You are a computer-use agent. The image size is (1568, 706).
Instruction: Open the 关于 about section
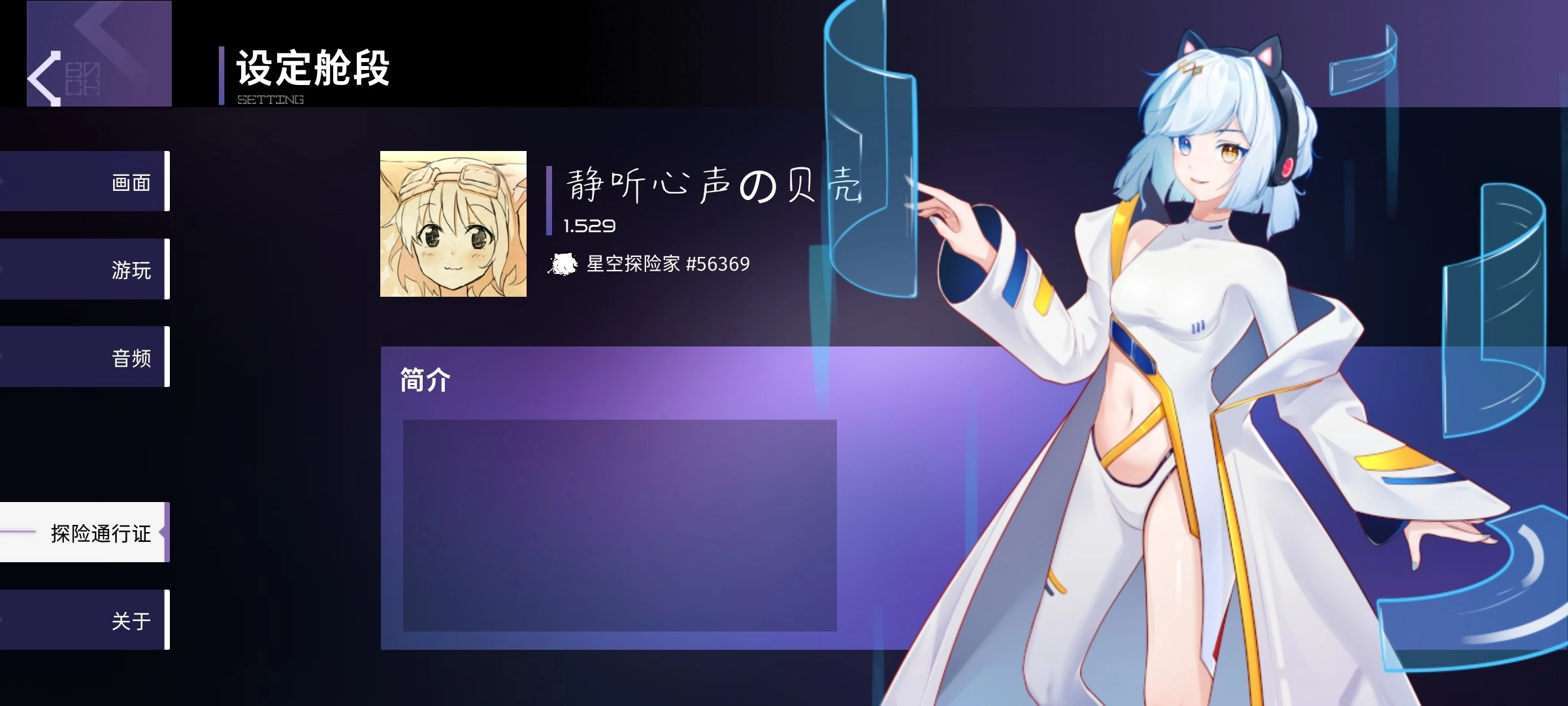point(131,621)
